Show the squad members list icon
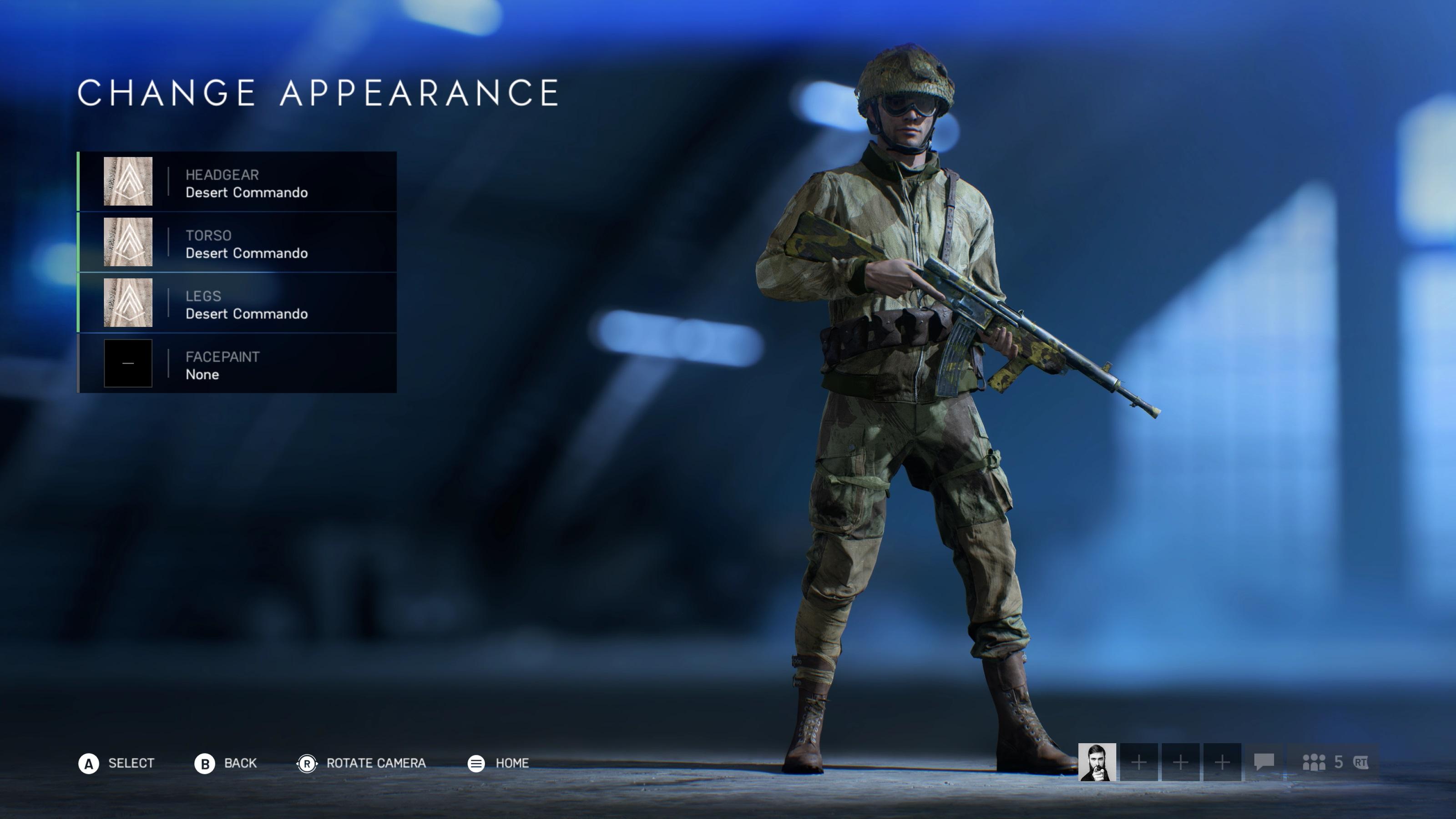Viewport: 1456px width, 819px height. coord(1314,763)
